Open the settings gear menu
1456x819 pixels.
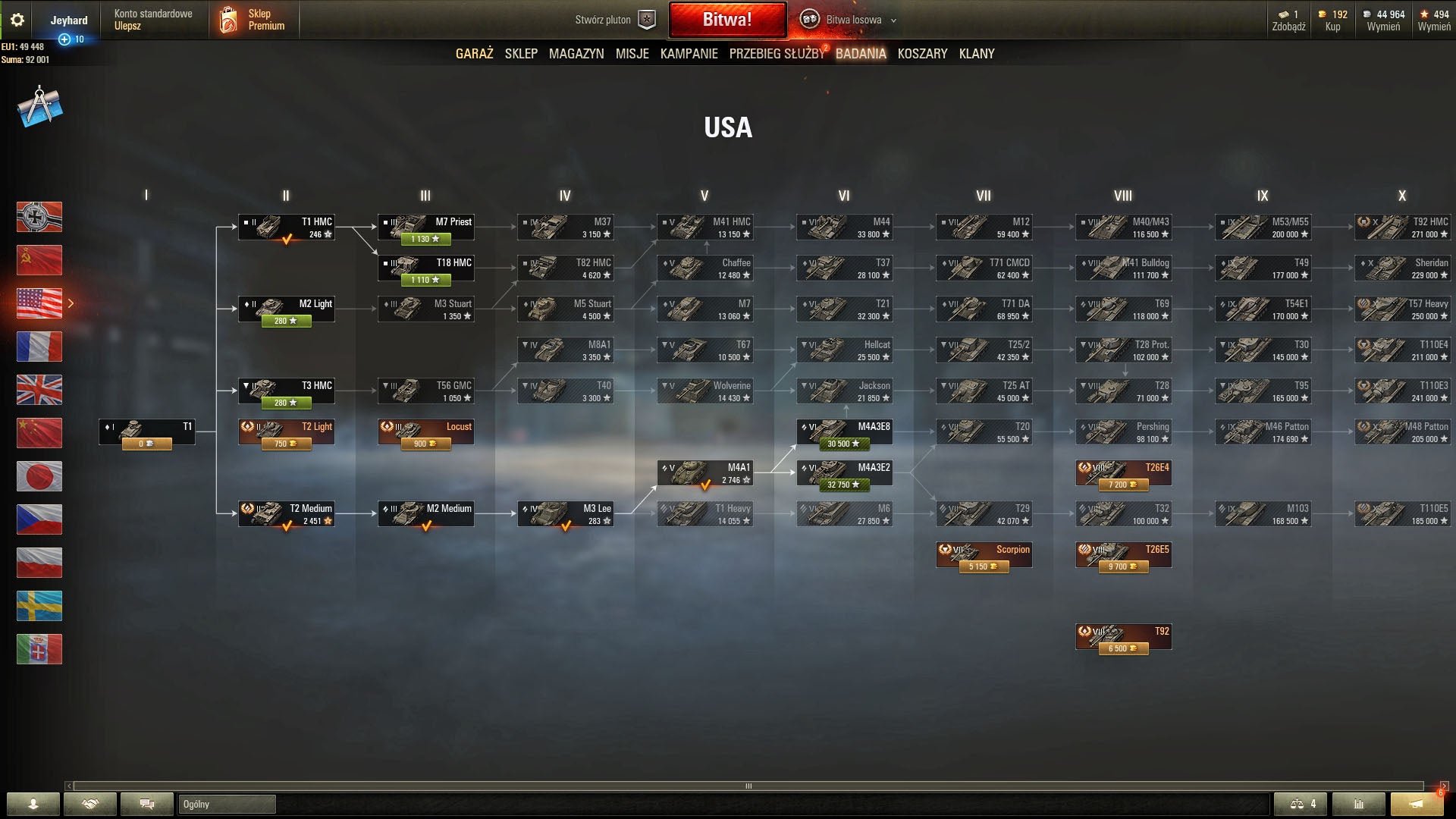(17, 20)
